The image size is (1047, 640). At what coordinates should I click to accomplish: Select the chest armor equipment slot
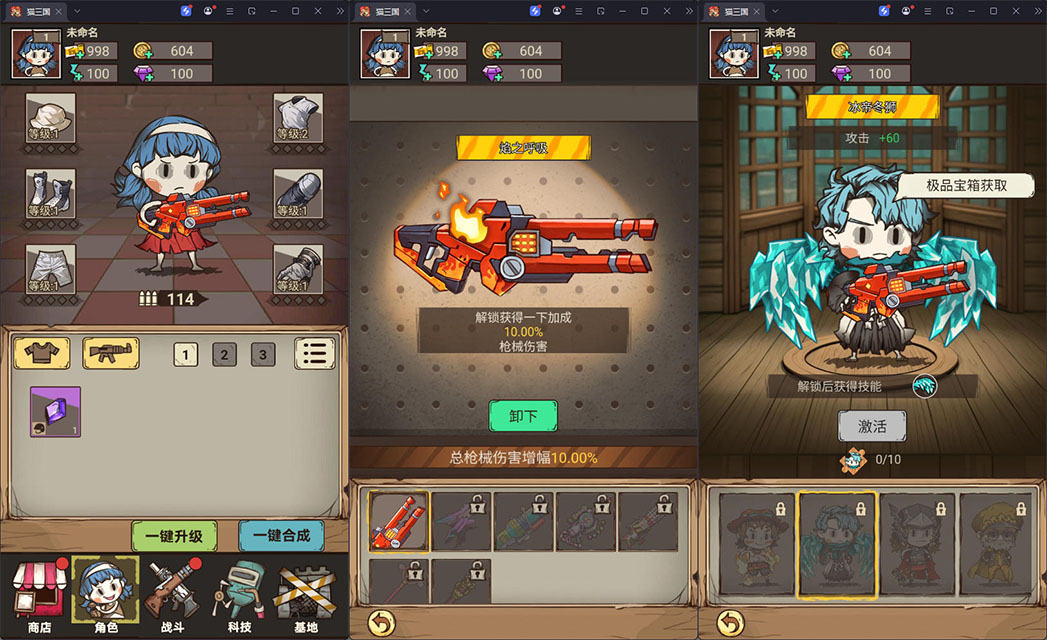coord(298,118)
